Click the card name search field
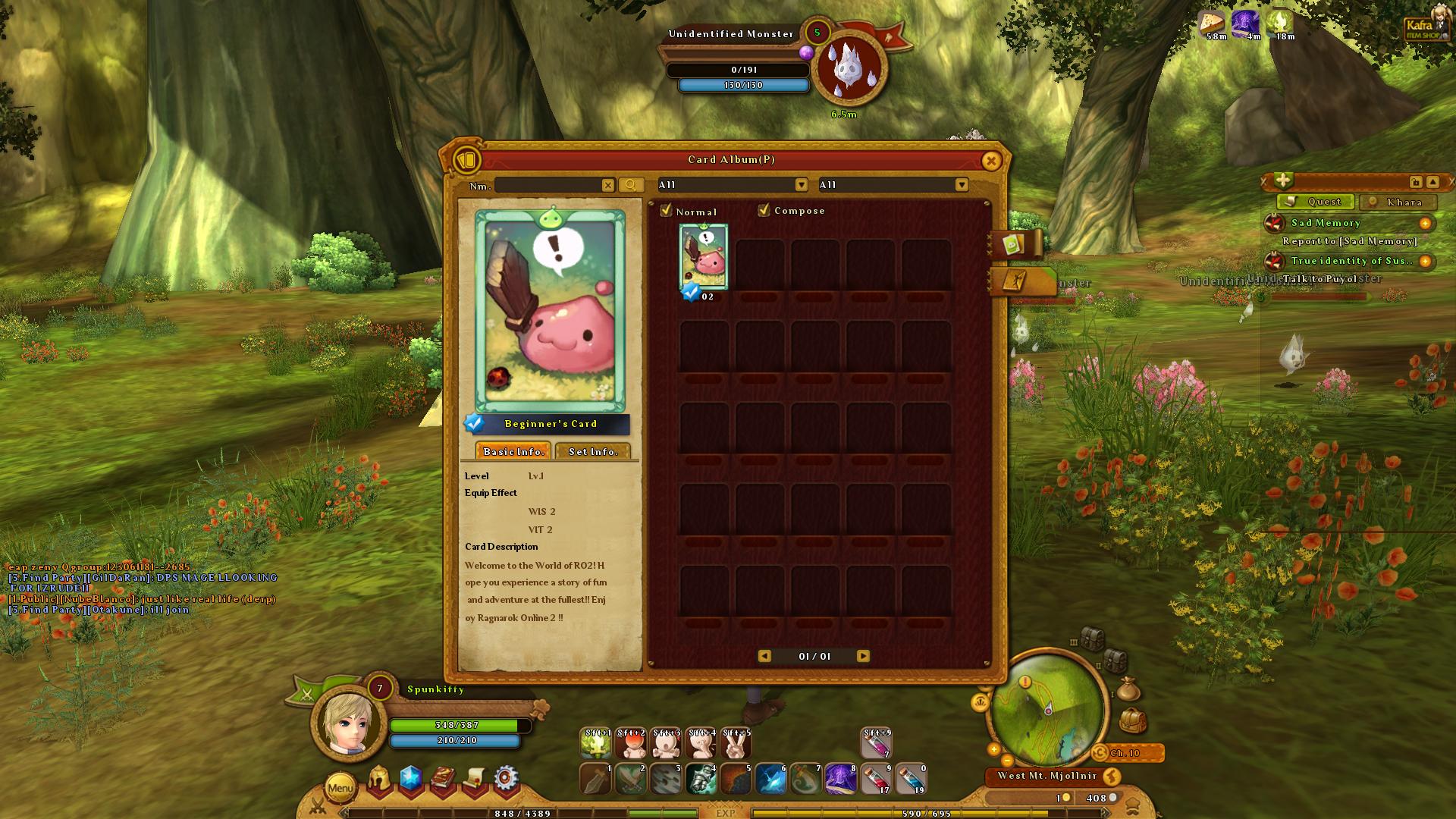The height and width of the screenshot is (819, 1456). pyautogui.click(x=548, y=185)
